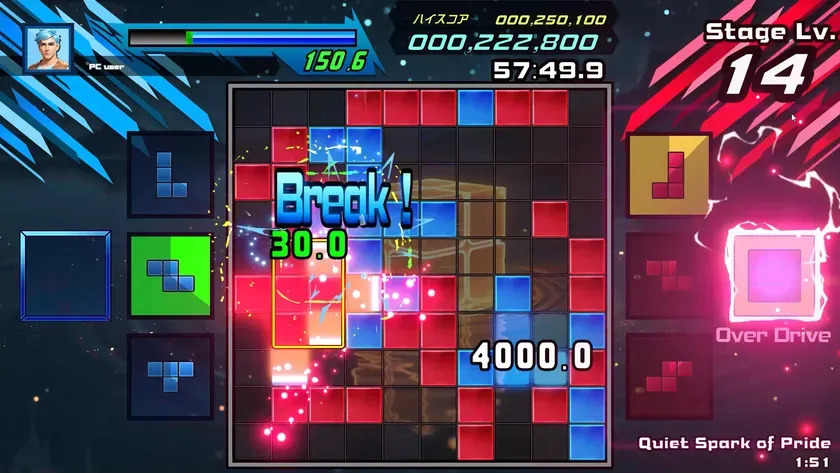Click the yellow-outlined red piece on the board

pyautogui.click(x=308, y=302)
